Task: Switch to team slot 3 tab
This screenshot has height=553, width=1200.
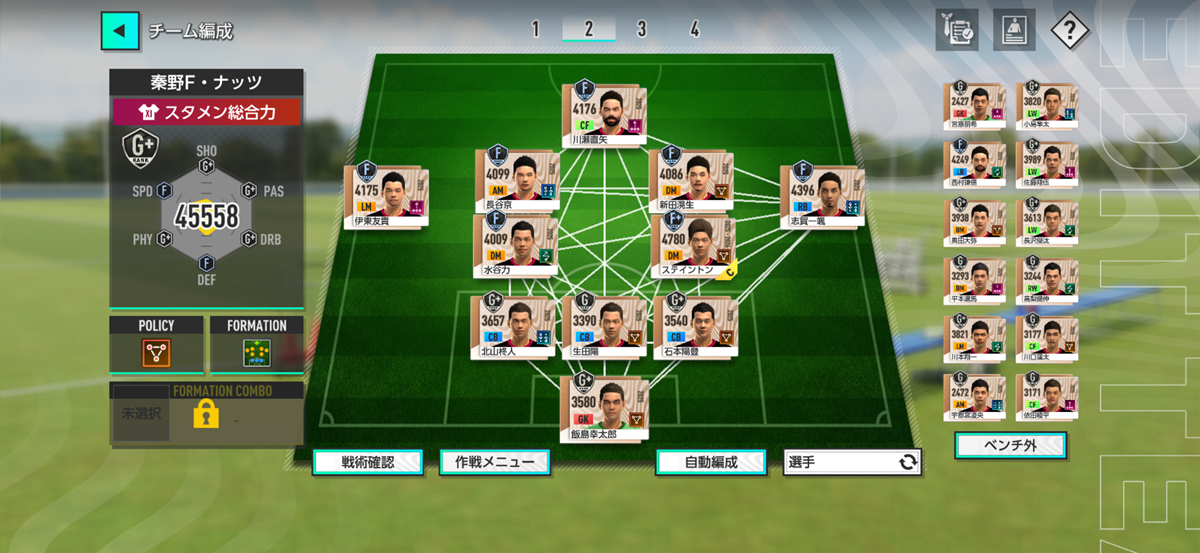Action: click(641, 29)
